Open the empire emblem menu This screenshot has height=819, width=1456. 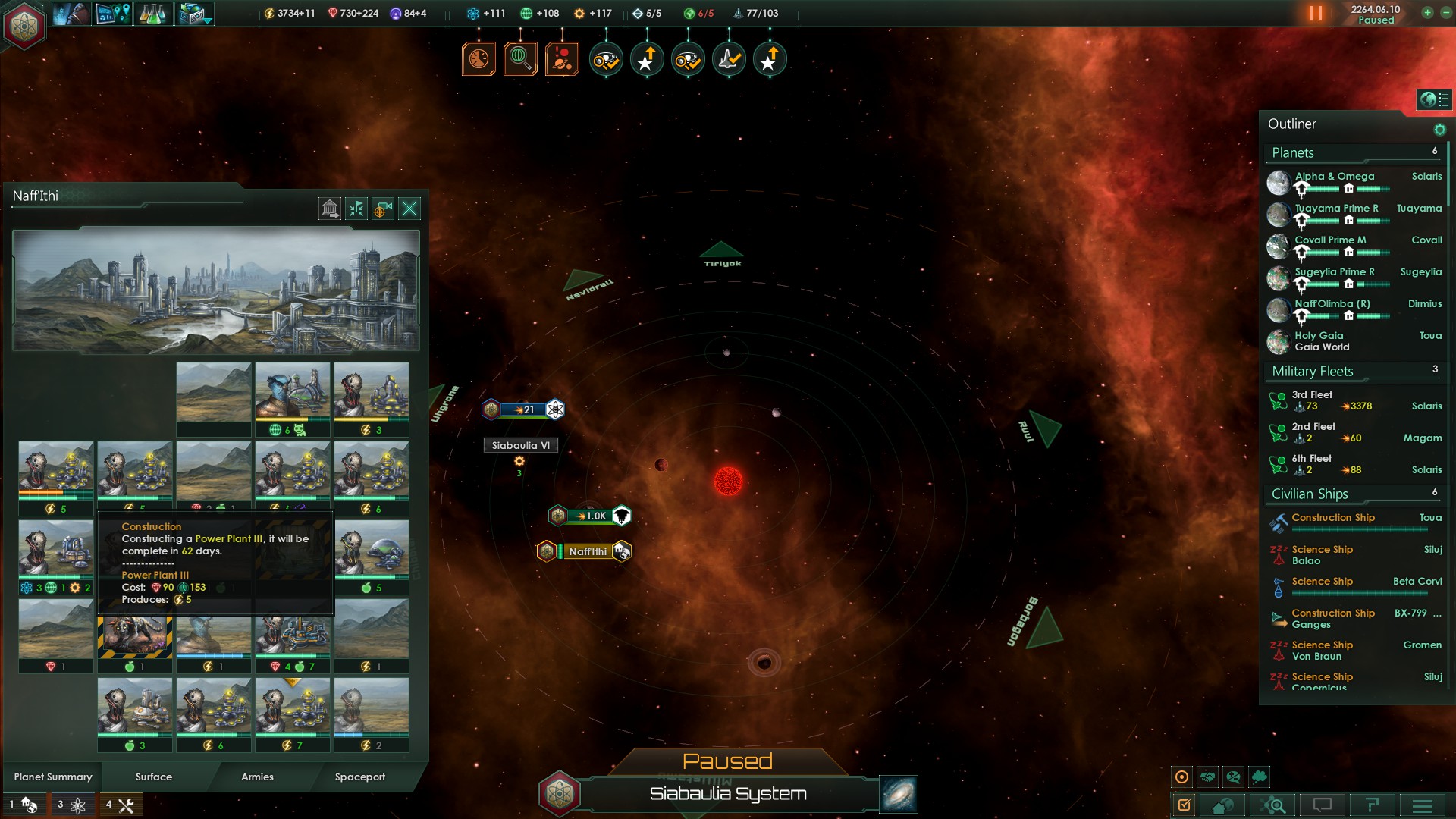click(25, 26)
